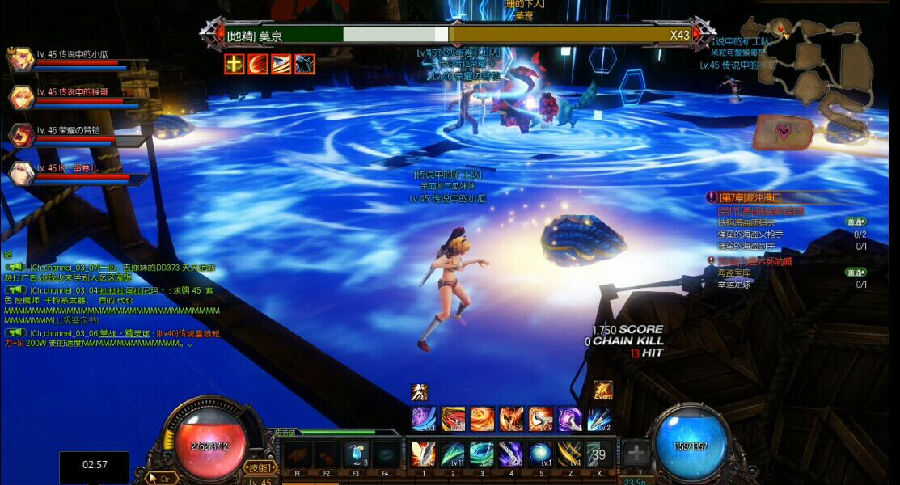Select the white-haired party member portrait

tap(20, 172)
